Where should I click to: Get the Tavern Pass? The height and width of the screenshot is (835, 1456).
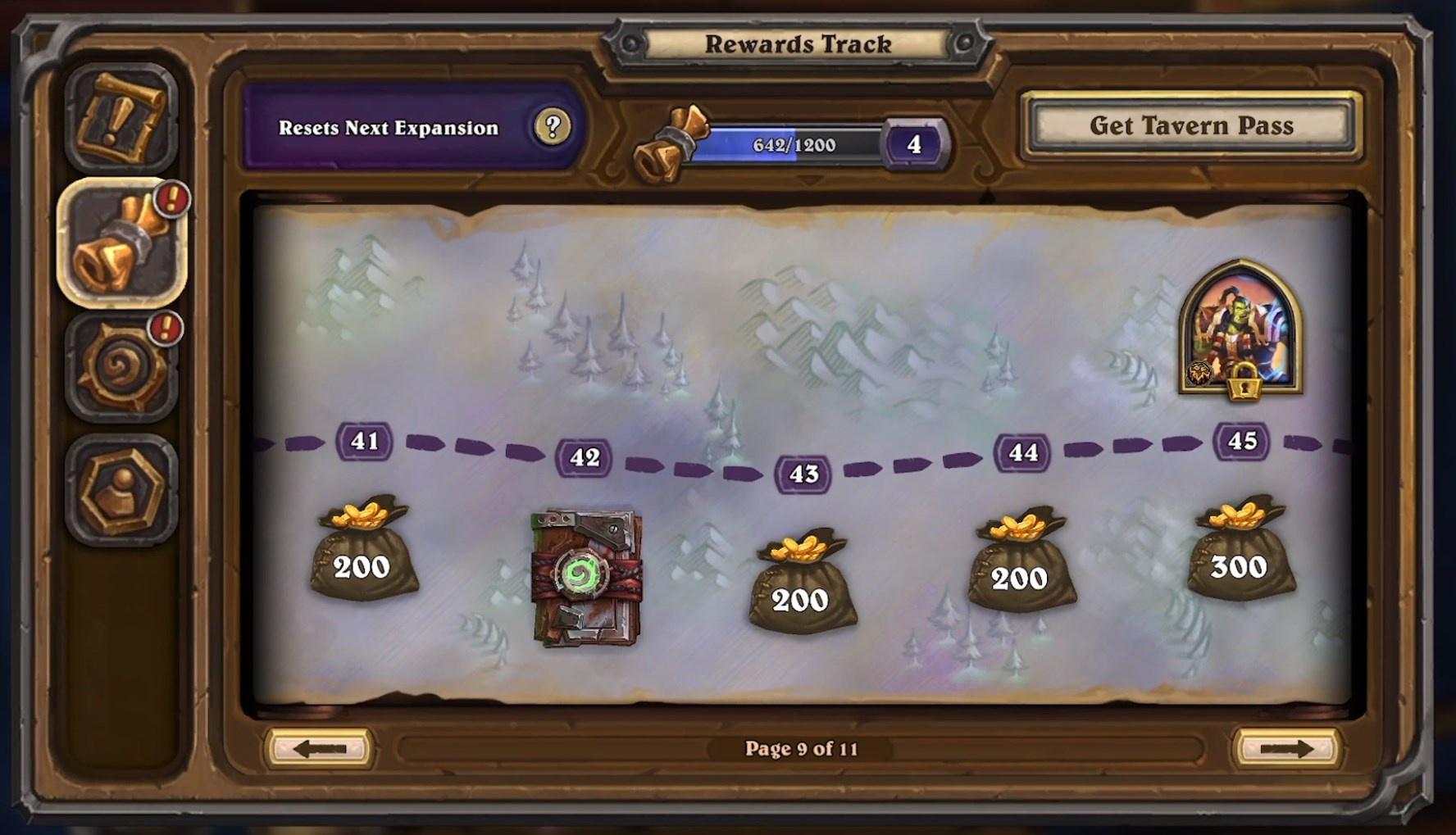coord(1190,125)
